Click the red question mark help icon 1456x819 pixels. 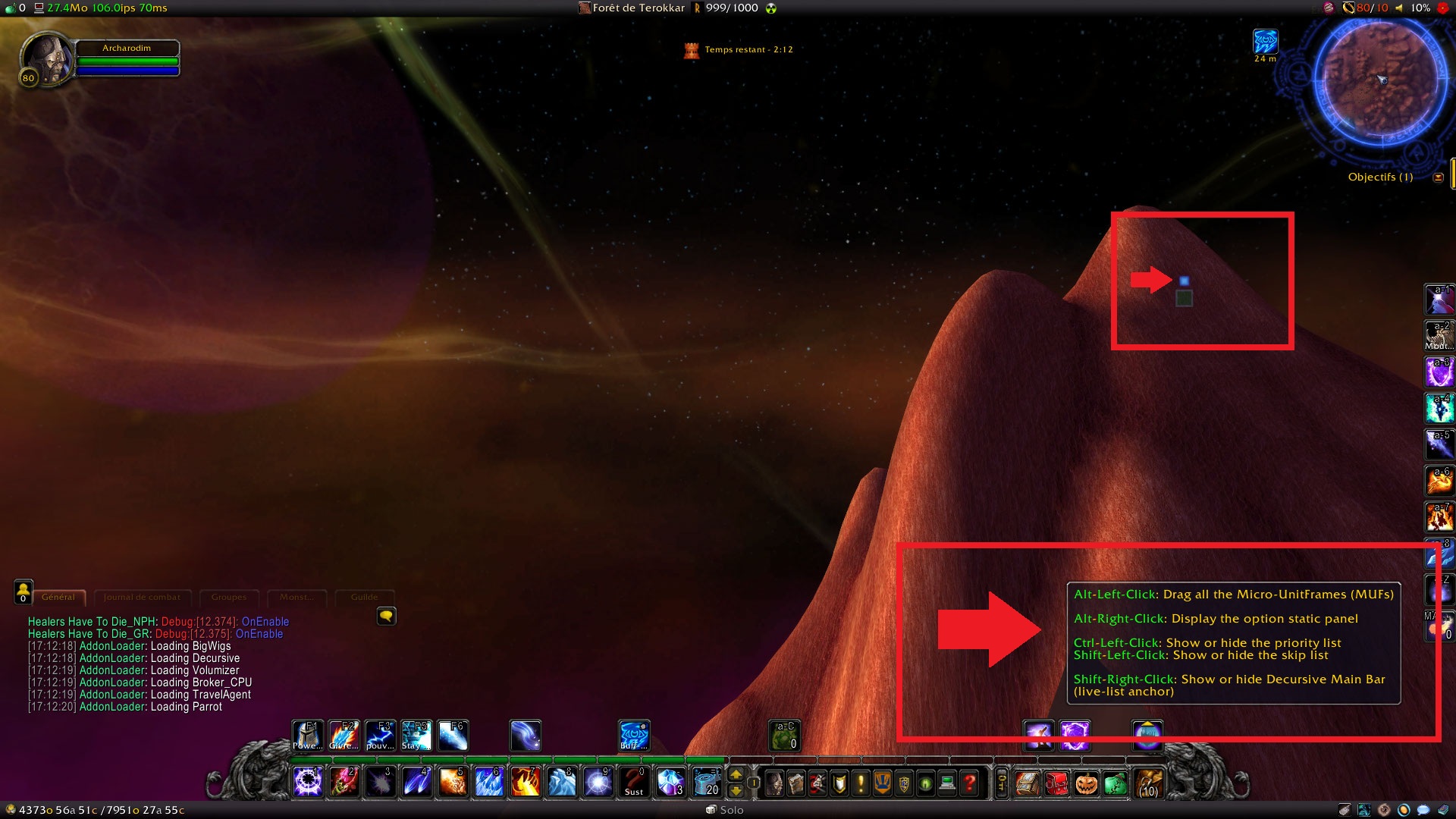[968, 783]
